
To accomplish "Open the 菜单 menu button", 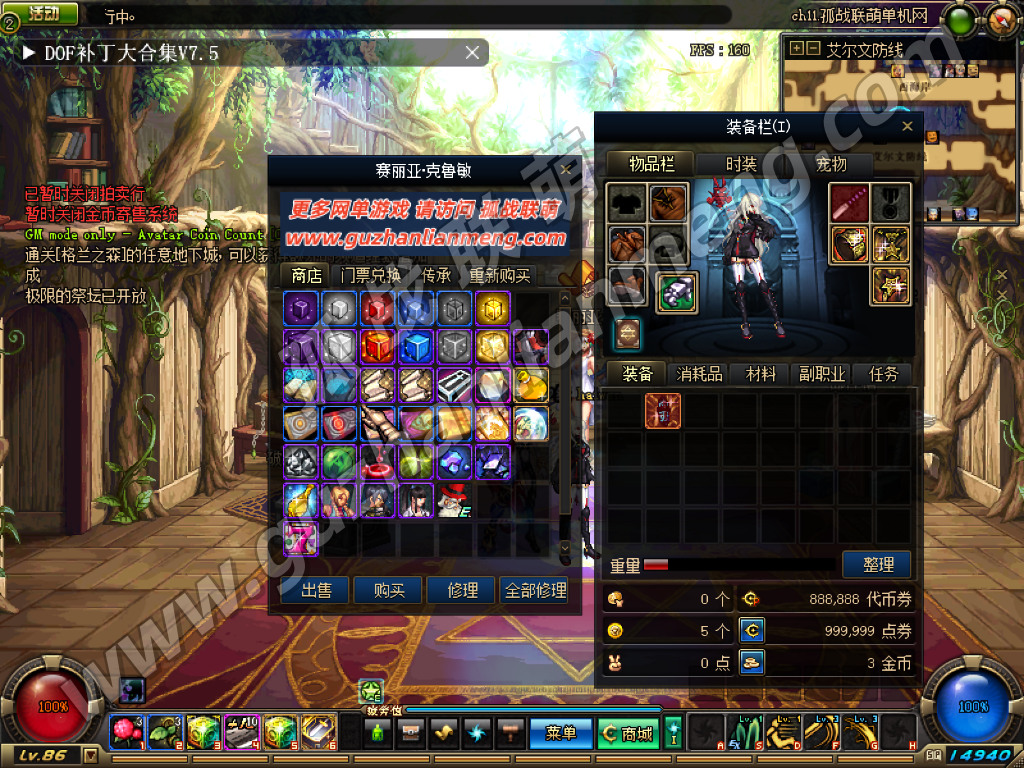I will pos(561,733).
